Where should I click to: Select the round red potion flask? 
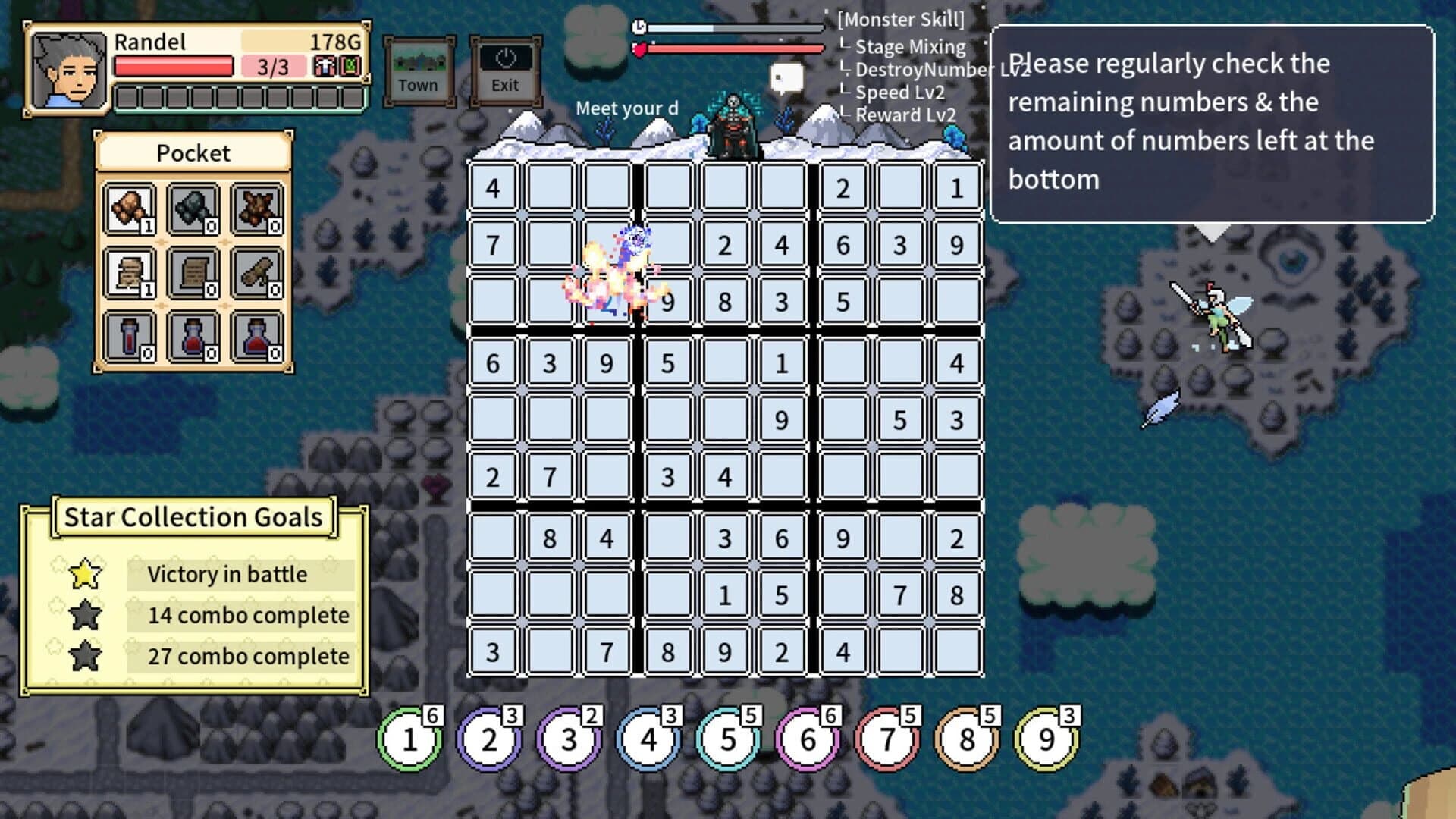[x=193, y=337]
